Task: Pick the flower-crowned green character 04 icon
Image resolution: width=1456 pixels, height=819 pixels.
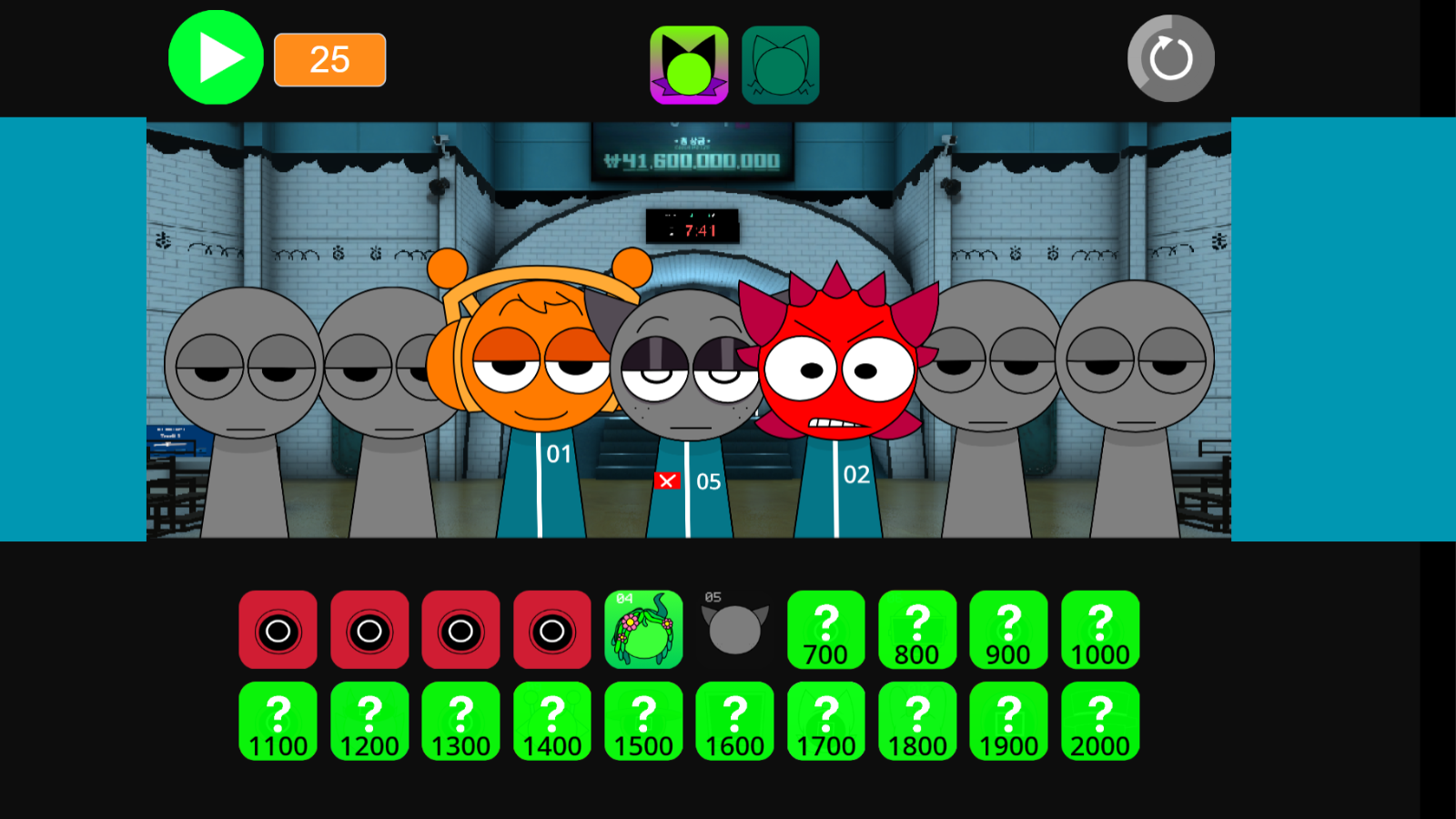Action: [x=643, y=629]
